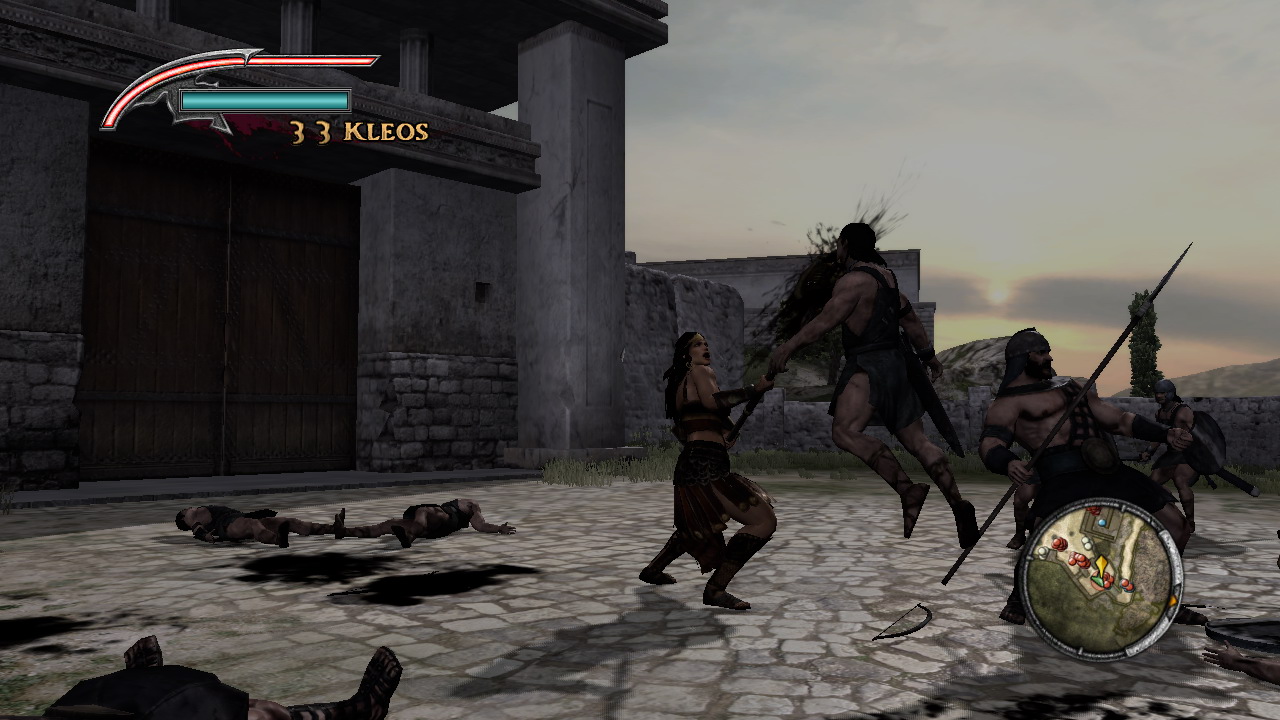The width and height of the screenshot is (1280, 720).
Task: Select the green objective marker under player arrow
Action: (x=1097, y=582)
